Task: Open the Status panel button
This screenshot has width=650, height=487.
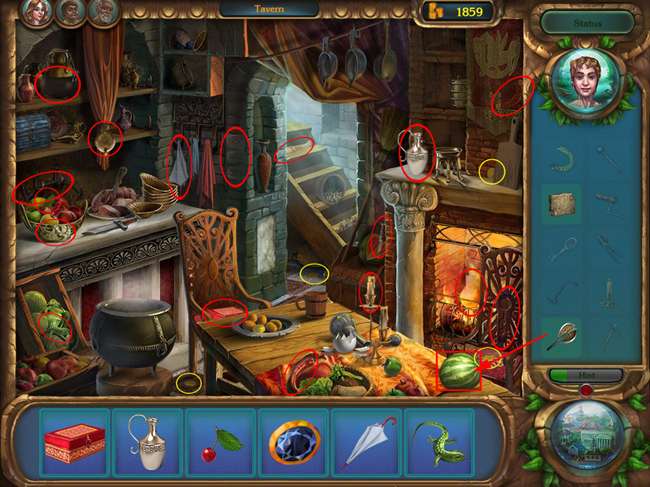Action: click(x=588, y=22)
